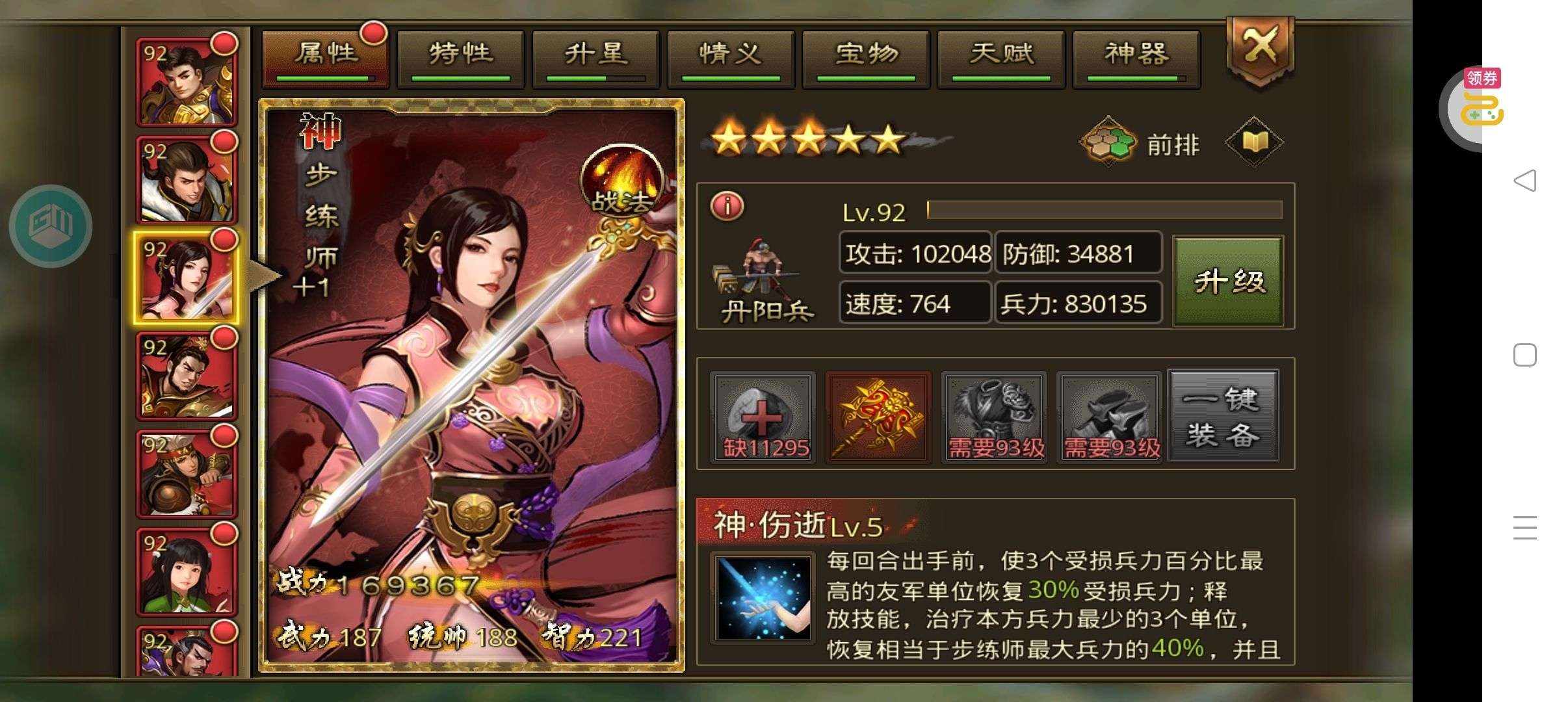Image resolution: width=1568 pixels, height=702 pixels.
Task: Switch to the 属性 tab
Action: pyautogui.click(x=325, y=57)
